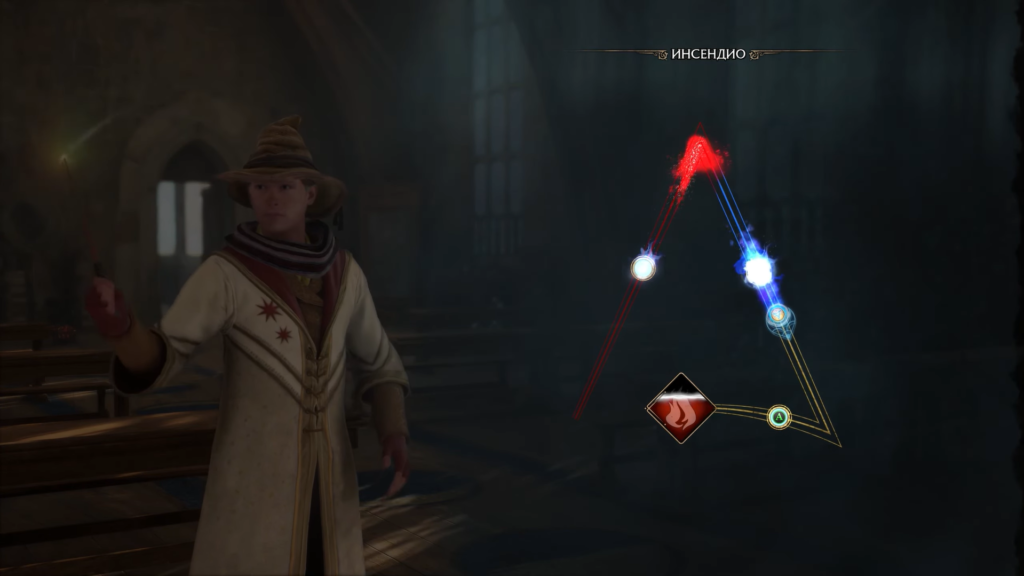Click the white orb on the red trail
Viewport: 1024px width, 576px height.
click(x=643, y=267)
